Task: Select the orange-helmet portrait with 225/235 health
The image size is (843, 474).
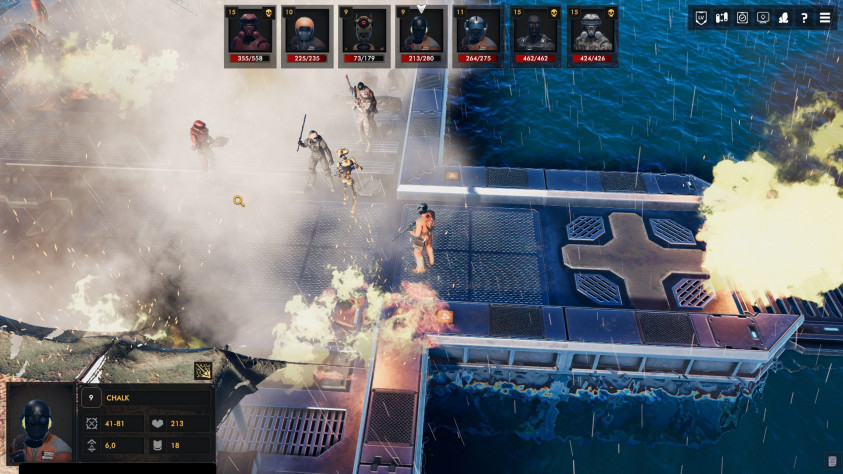Action: pos(307,35)
